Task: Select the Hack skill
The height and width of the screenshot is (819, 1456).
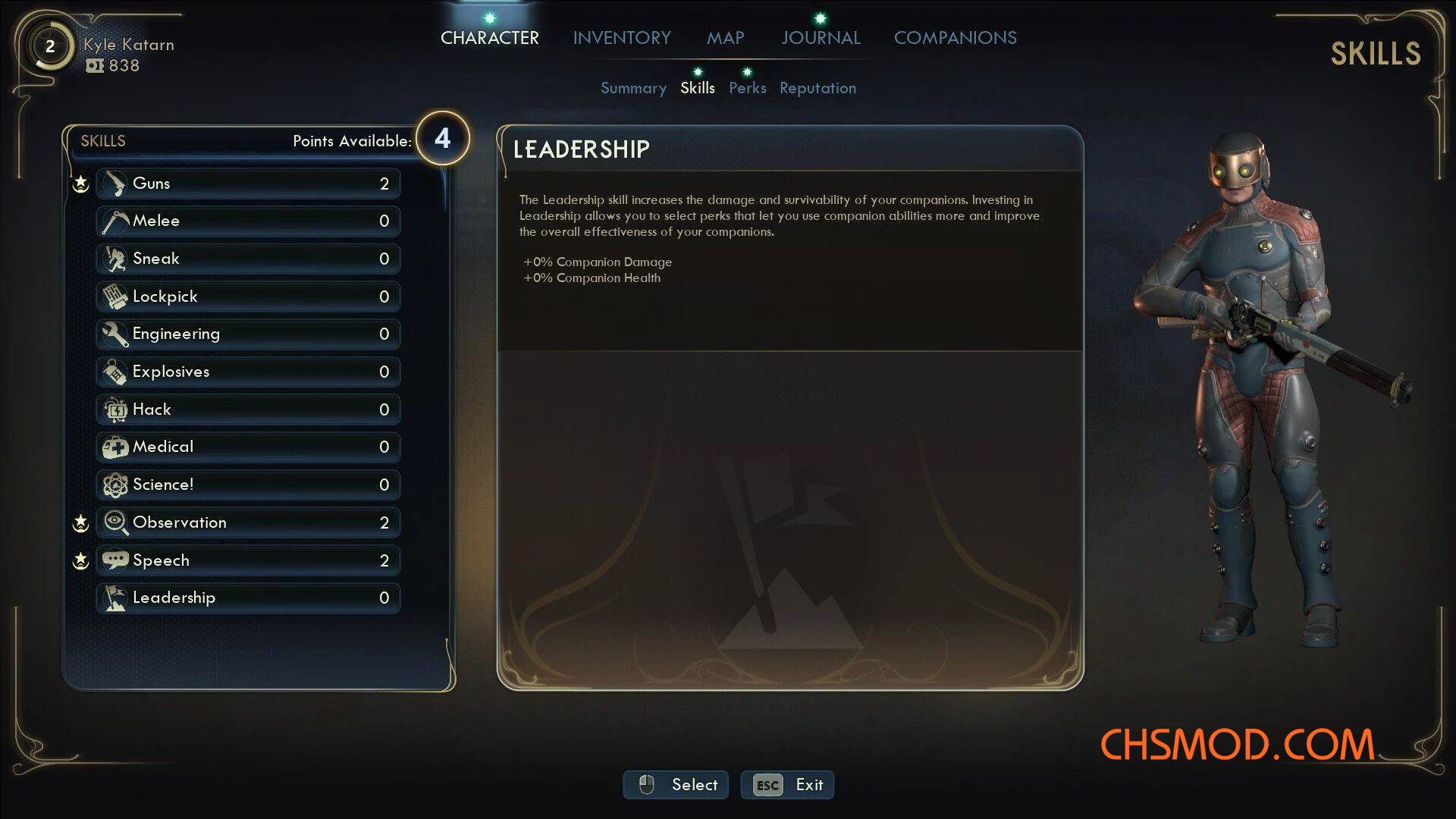Action: tap(248, 409)
